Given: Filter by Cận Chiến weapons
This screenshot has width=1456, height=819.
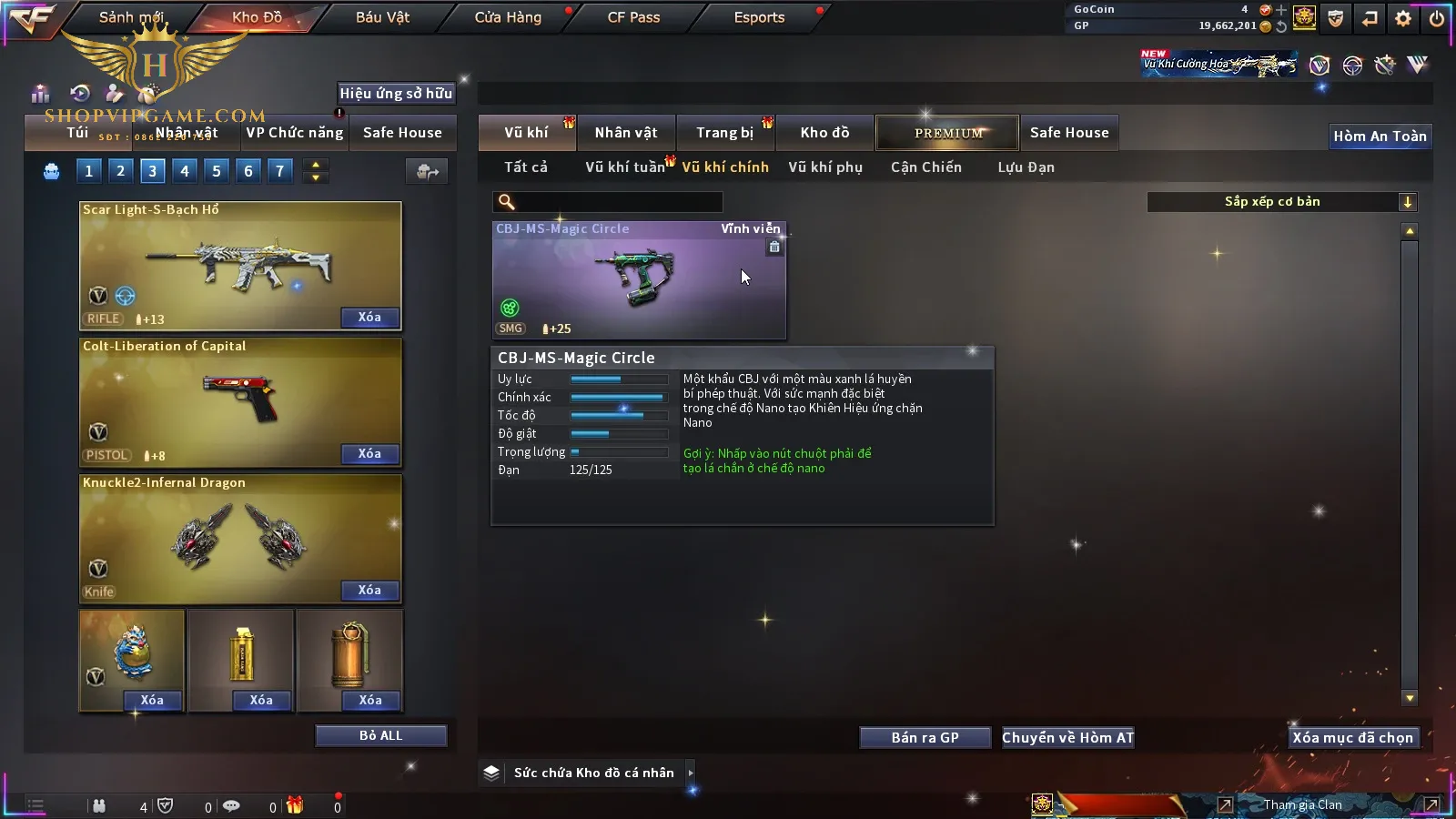Looking at the screenshot, I should pyautogui.click(x=925, y=167).
